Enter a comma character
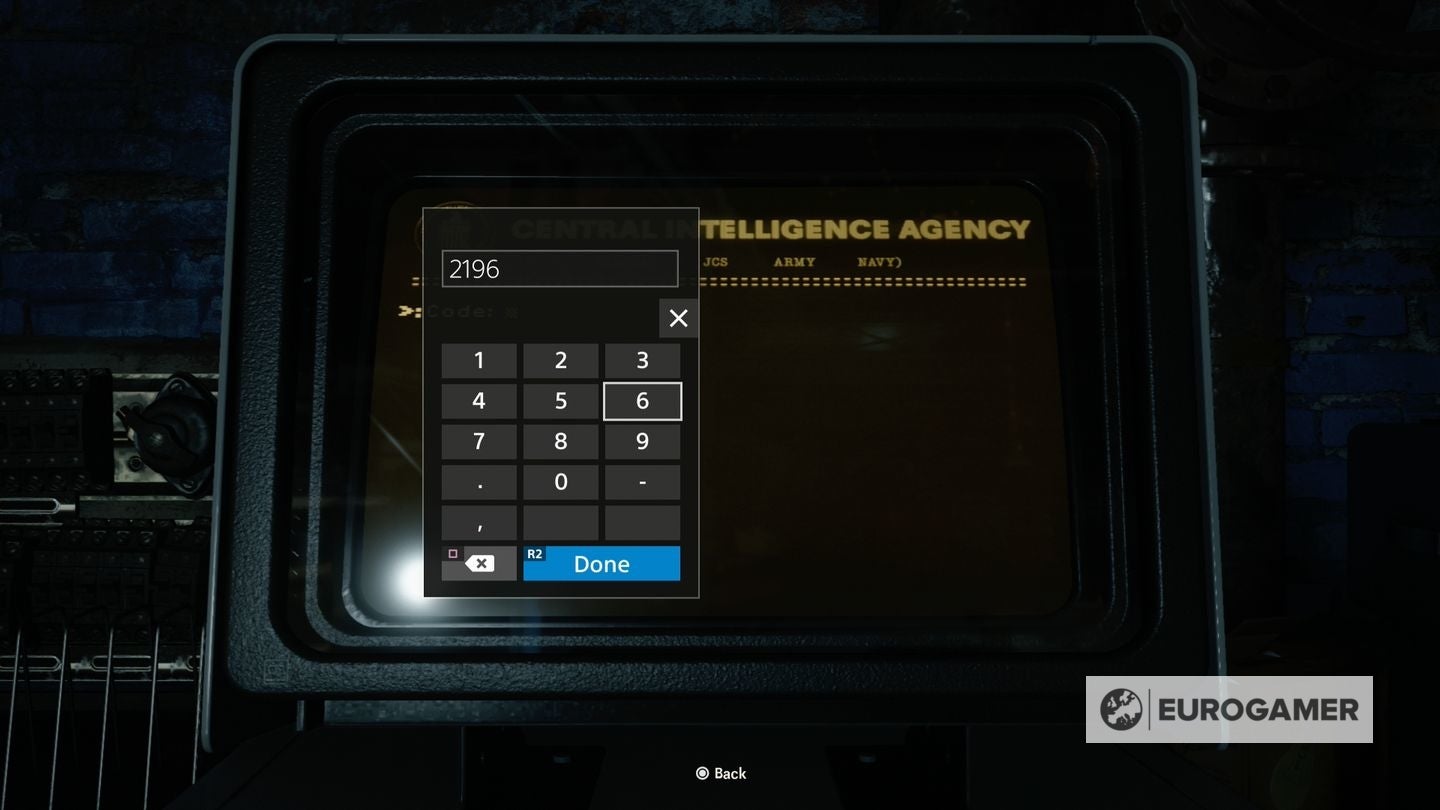Screen dimensions: 1440x810 tap(479, 522)
